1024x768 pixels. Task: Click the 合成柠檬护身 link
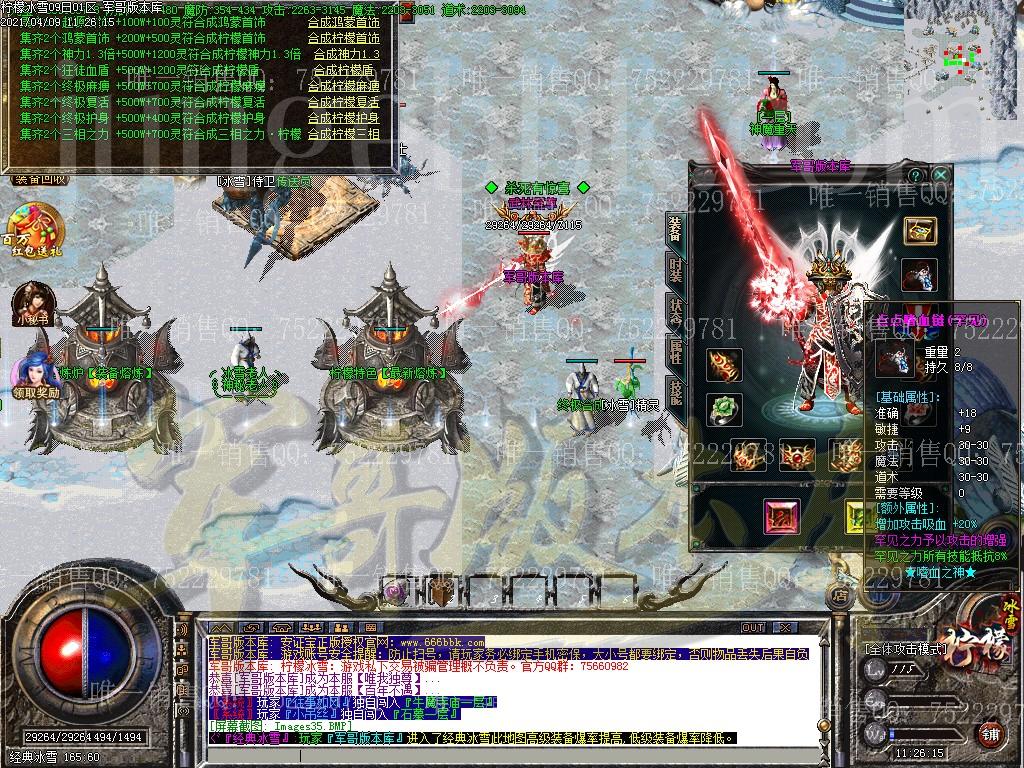(x=343, y=118)
